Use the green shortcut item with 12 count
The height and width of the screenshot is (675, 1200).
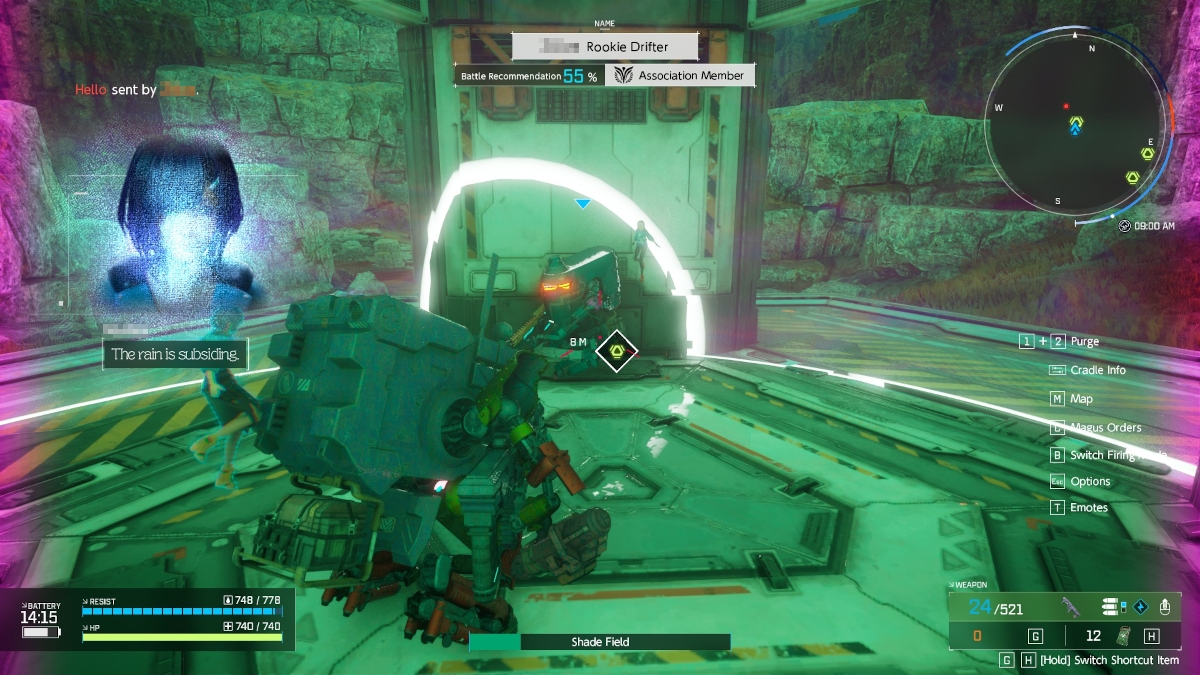(1123, 636)
